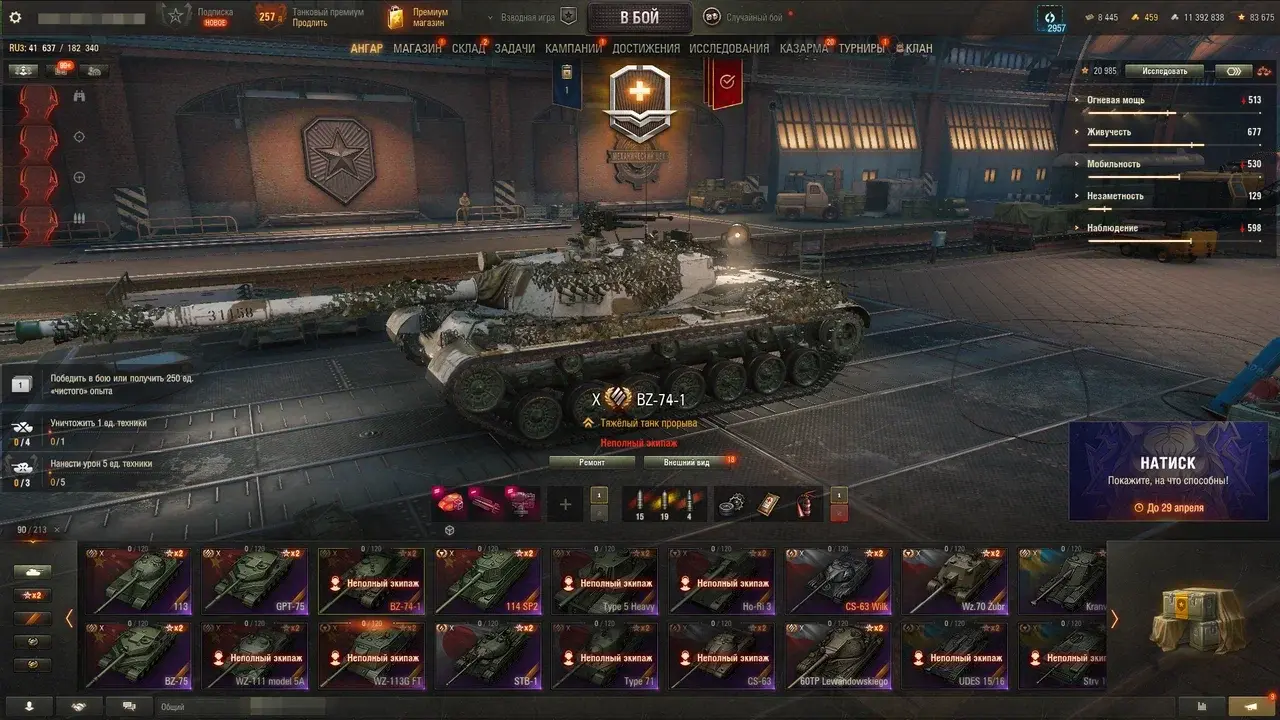Open the Внешний вид customization
The image size is (1280, 720).
tap(688, 462)
